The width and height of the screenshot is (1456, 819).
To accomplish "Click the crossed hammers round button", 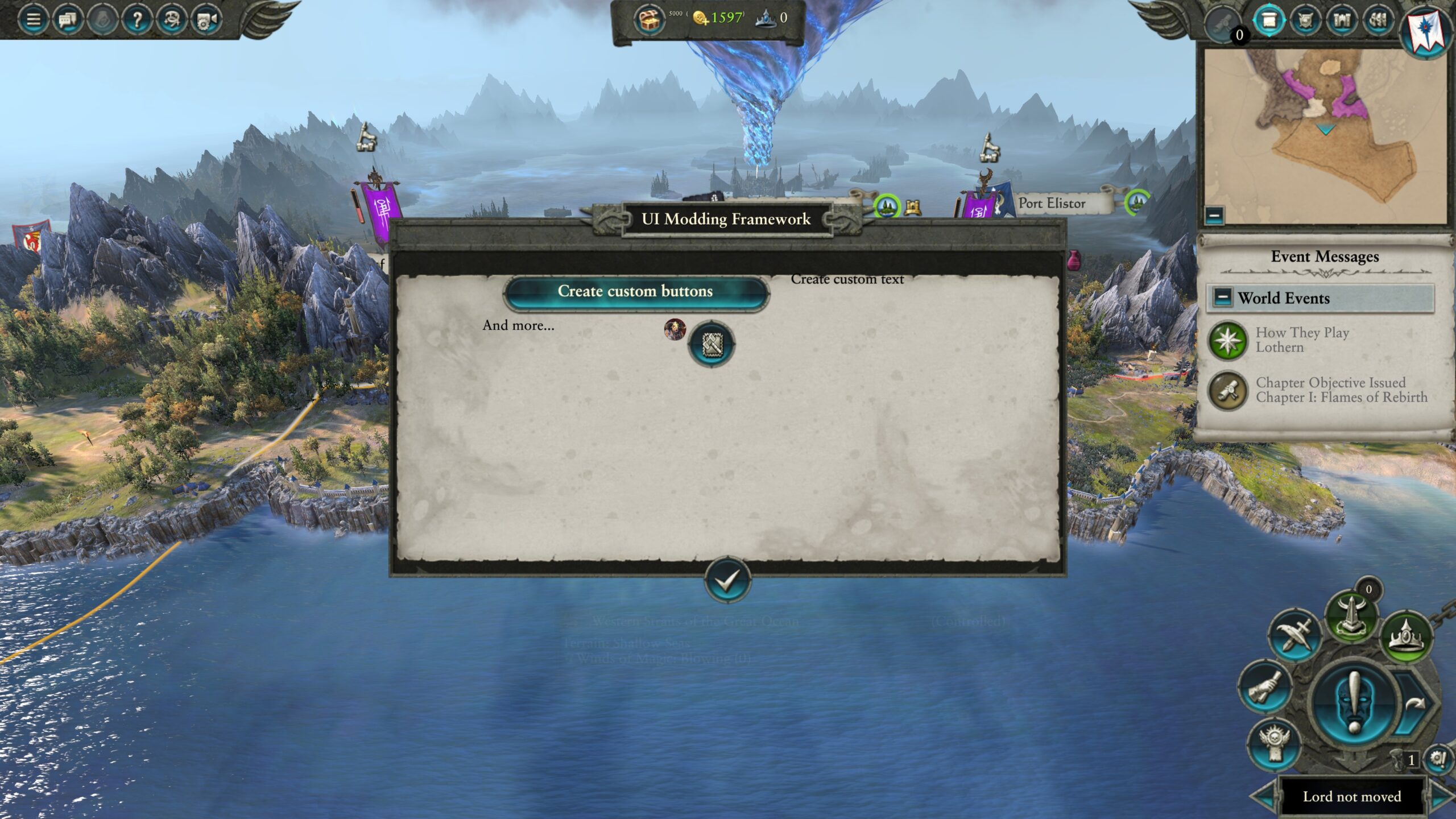I will pos(711,344).
